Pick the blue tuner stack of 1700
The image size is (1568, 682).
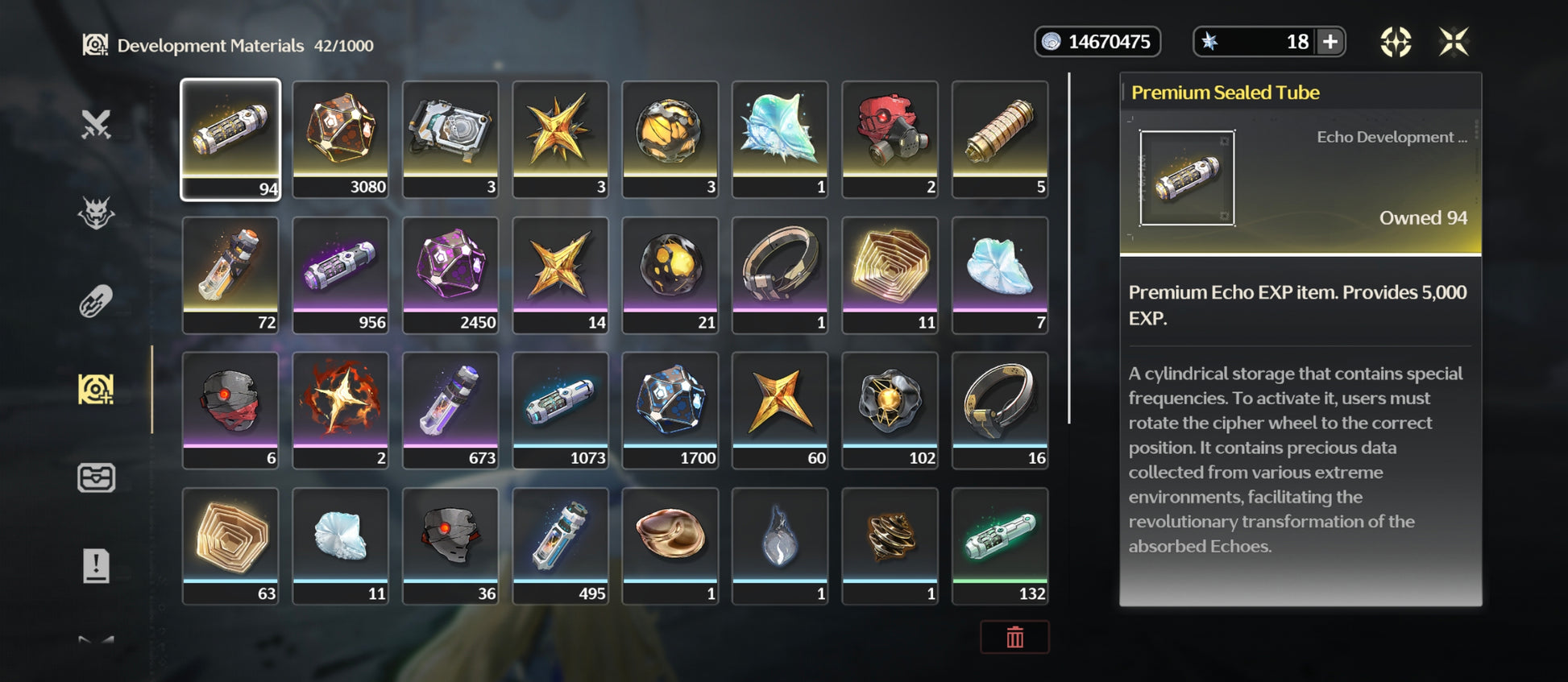tap(670, 409)
